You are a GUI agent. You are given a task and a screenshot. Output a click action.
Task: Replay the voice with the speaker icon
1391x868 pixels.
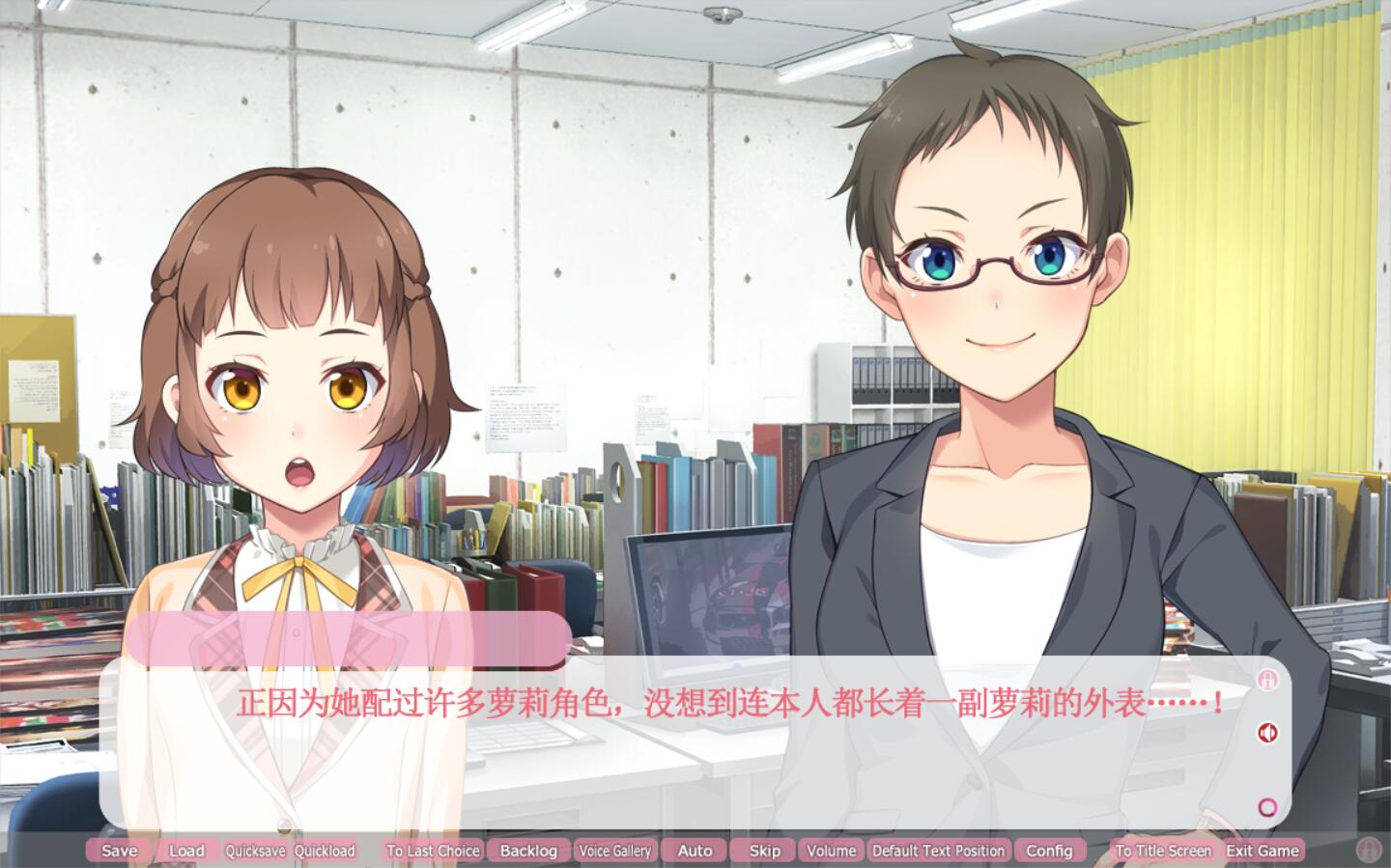click(1267, 733)
